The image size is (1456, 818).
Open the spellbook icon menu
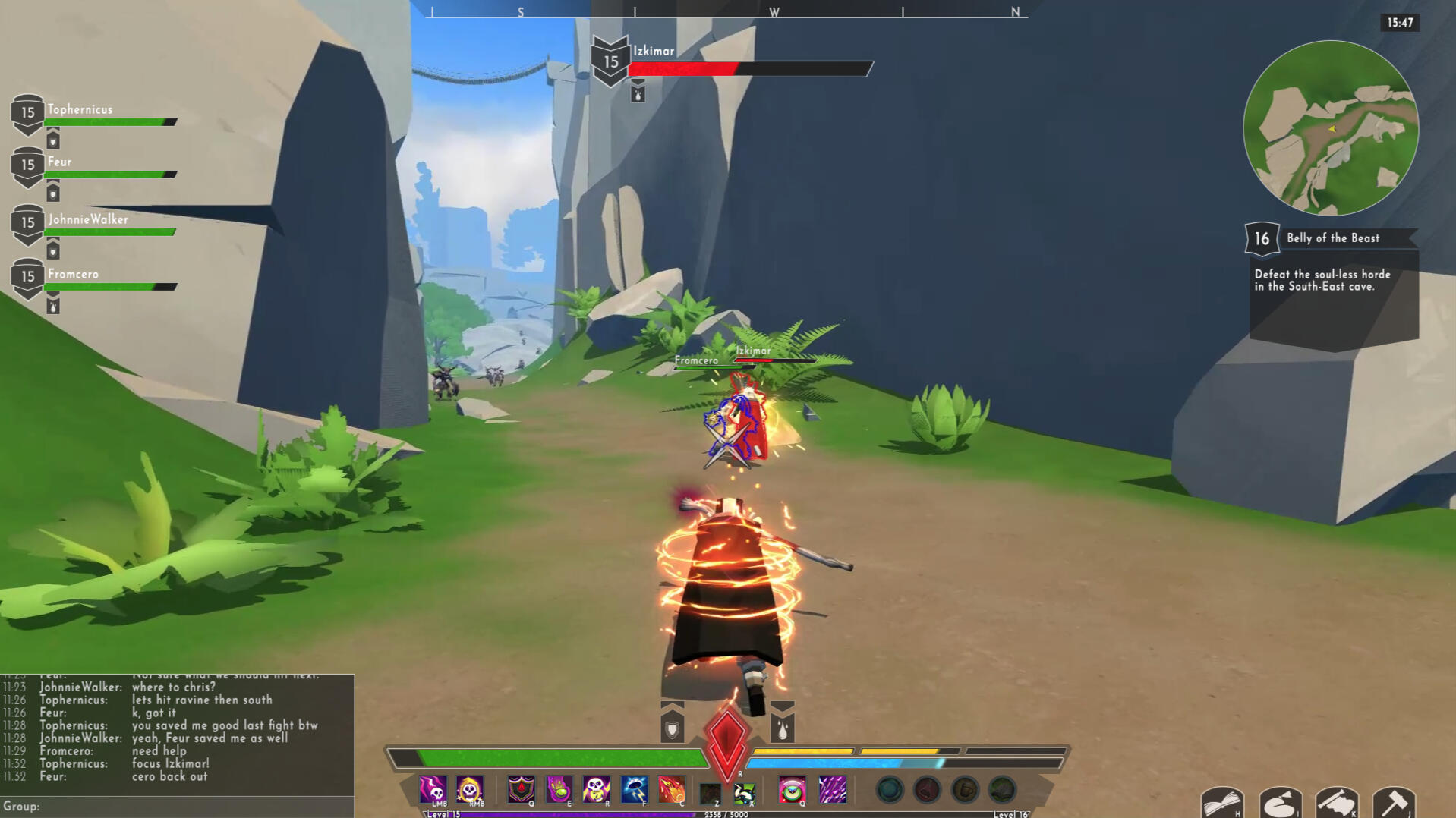(1221, 803)
